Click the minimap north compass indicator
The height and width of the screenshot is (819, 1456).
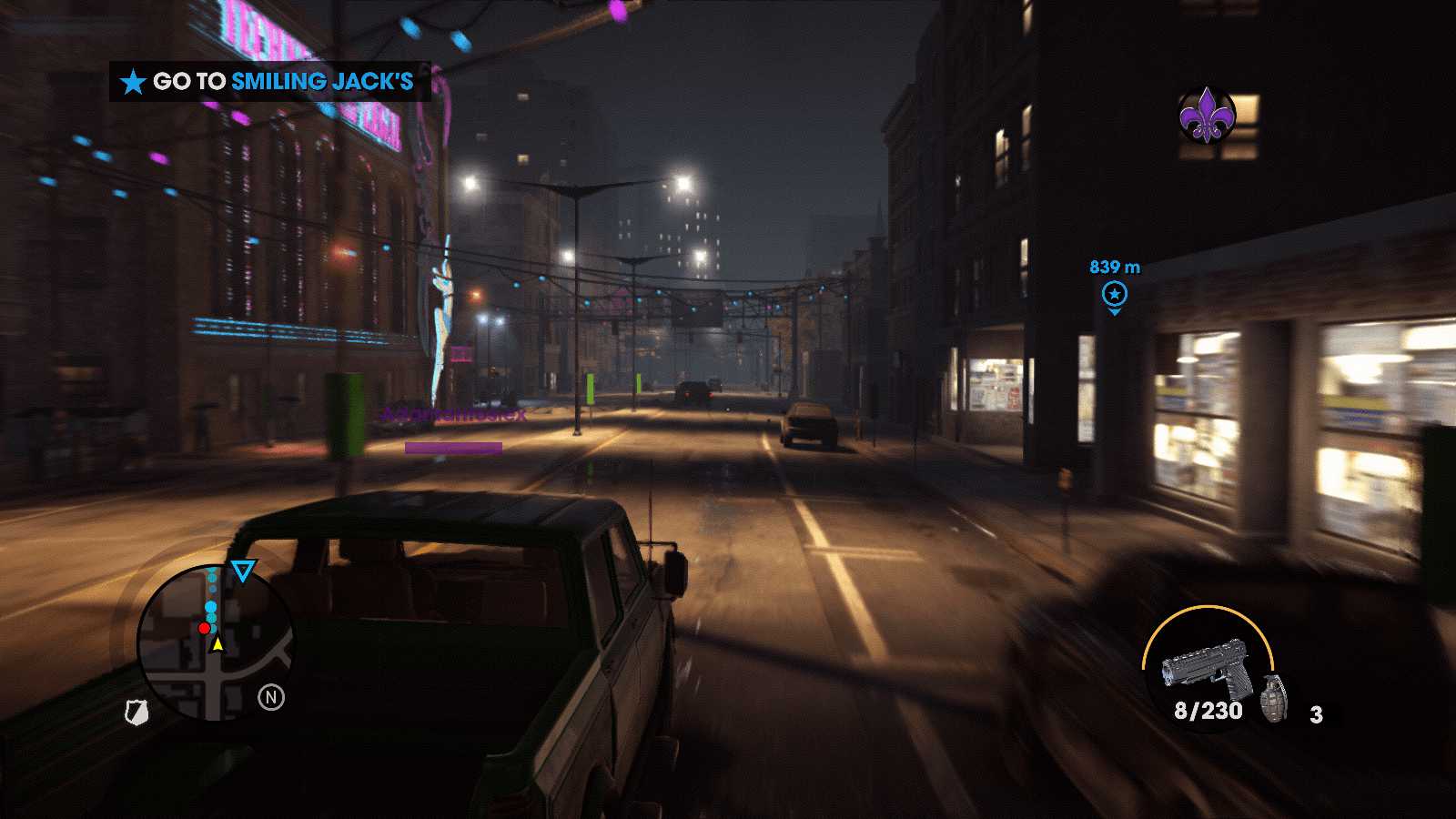click(271, 697)
